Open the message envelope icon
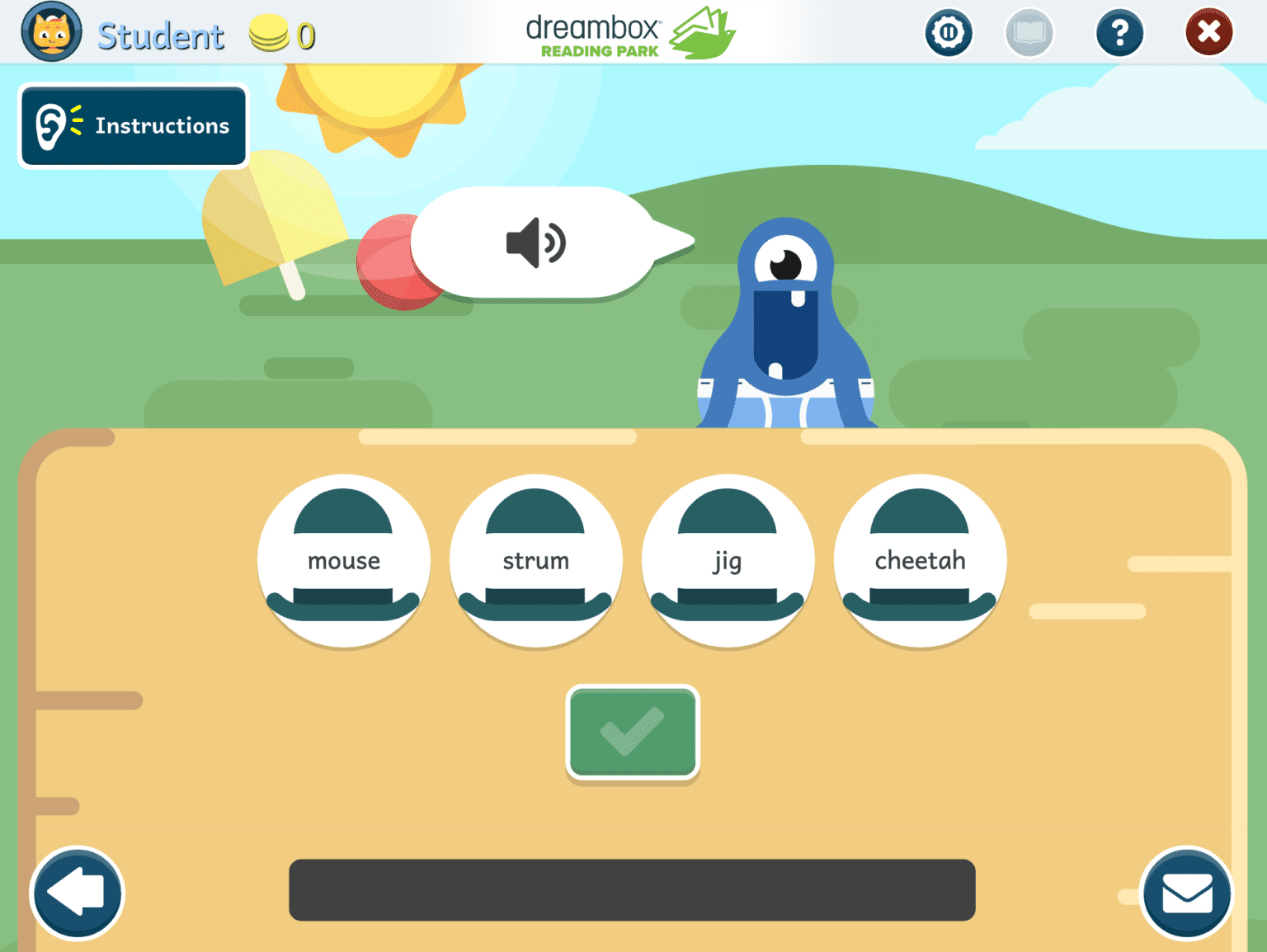Screen dimensions: 1267x952 [1186, 893]
